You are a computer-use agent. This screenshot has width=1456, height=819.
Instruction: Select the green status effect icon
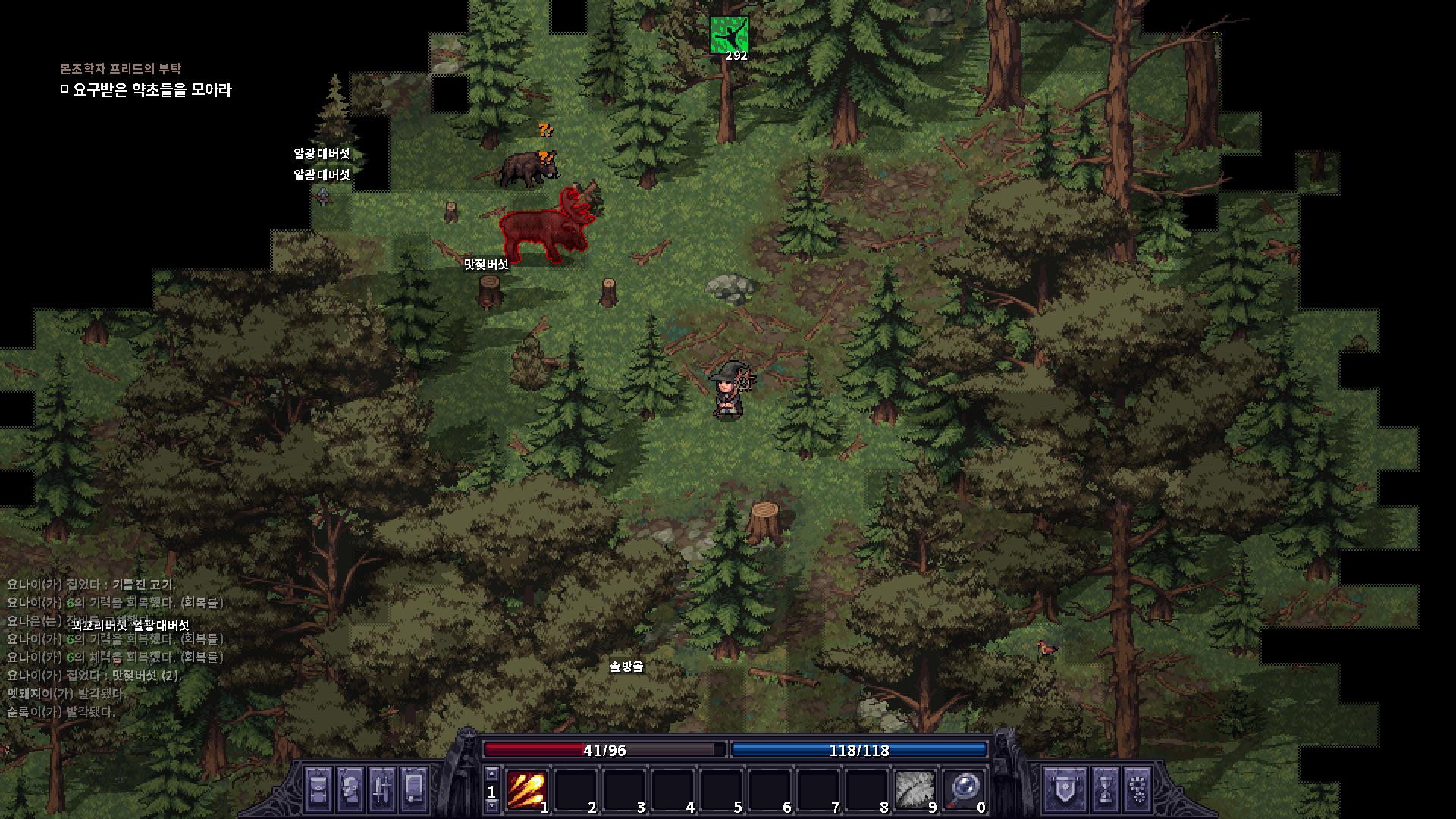729,35
